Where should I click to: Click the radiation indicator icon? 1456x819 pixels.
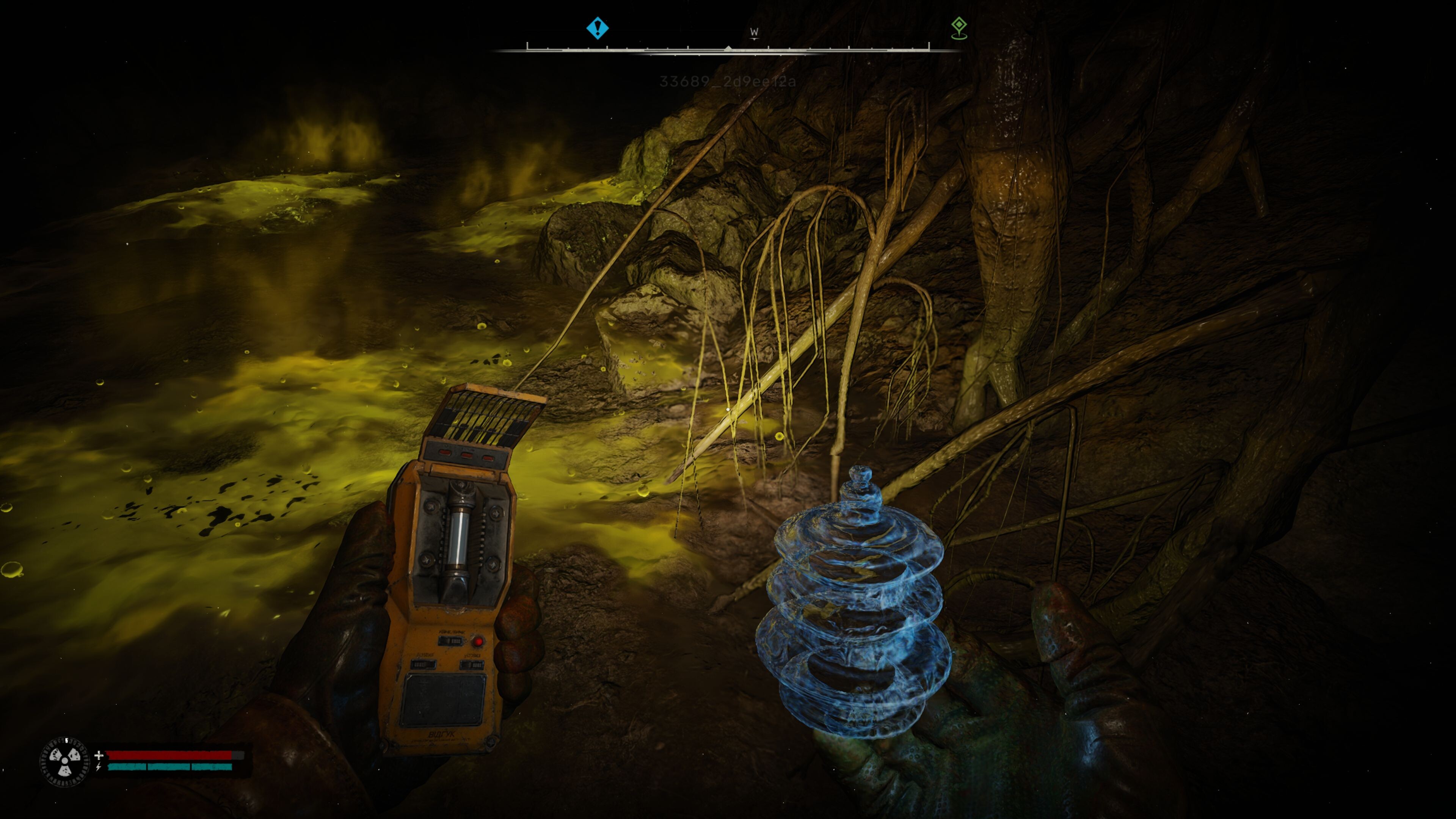coord(64,761)
